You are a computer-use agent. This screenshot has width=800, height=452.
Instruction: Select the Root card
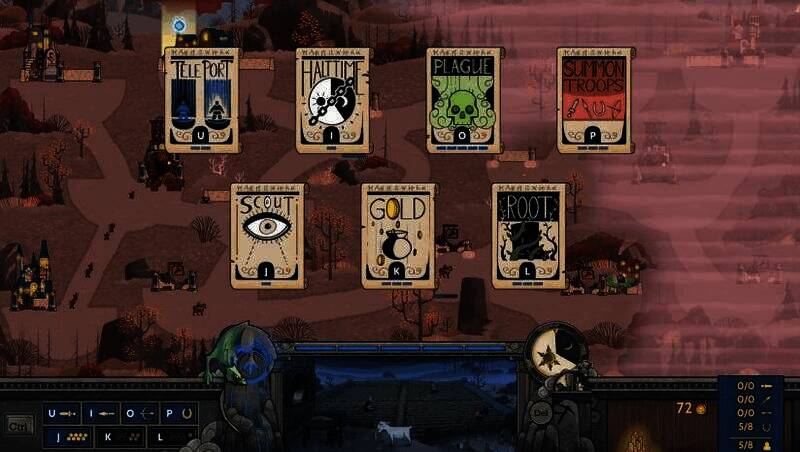click(x=528, y=234)
